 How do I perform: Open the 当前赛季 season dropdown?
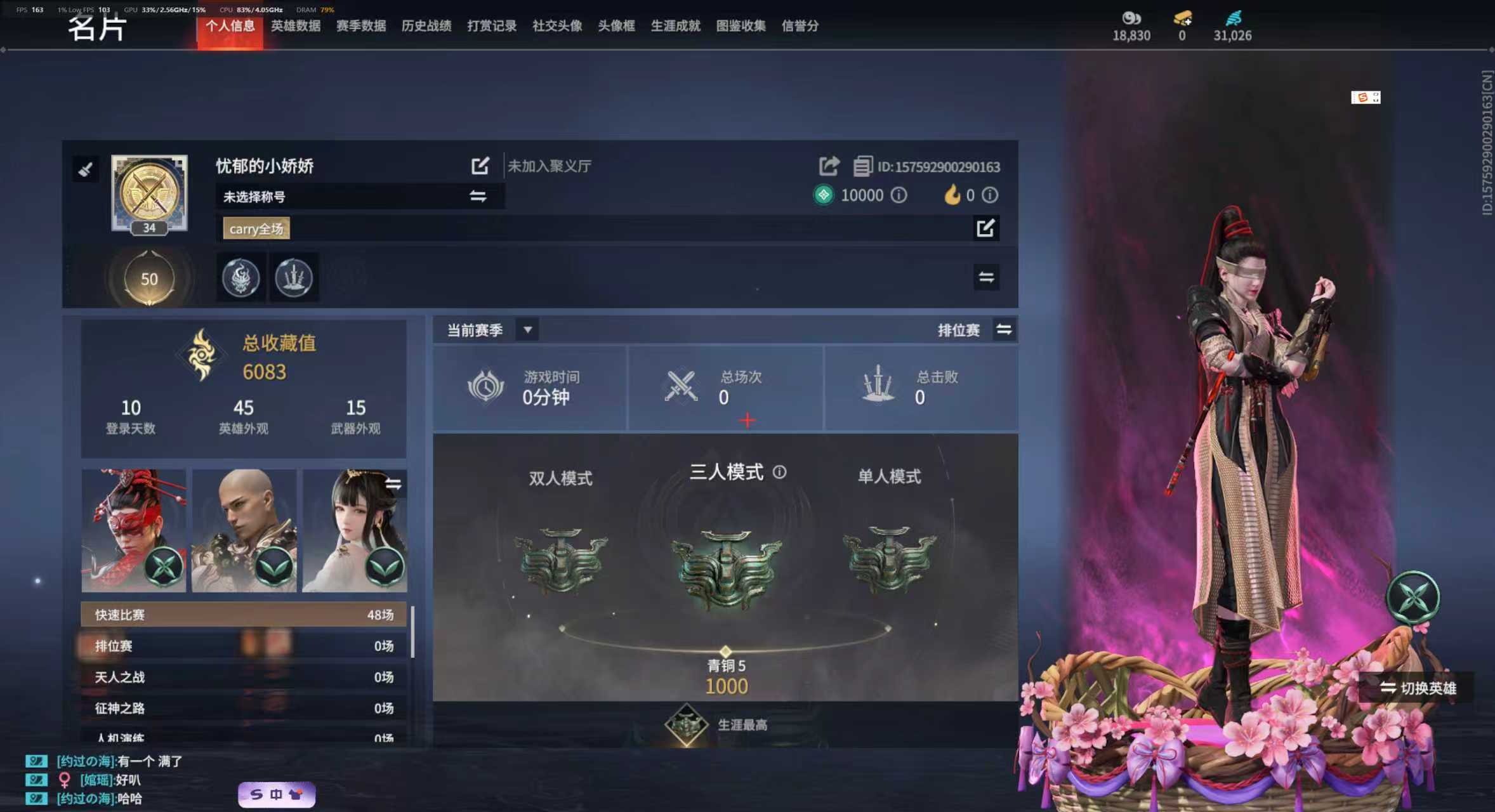click(x=527, y=330)
